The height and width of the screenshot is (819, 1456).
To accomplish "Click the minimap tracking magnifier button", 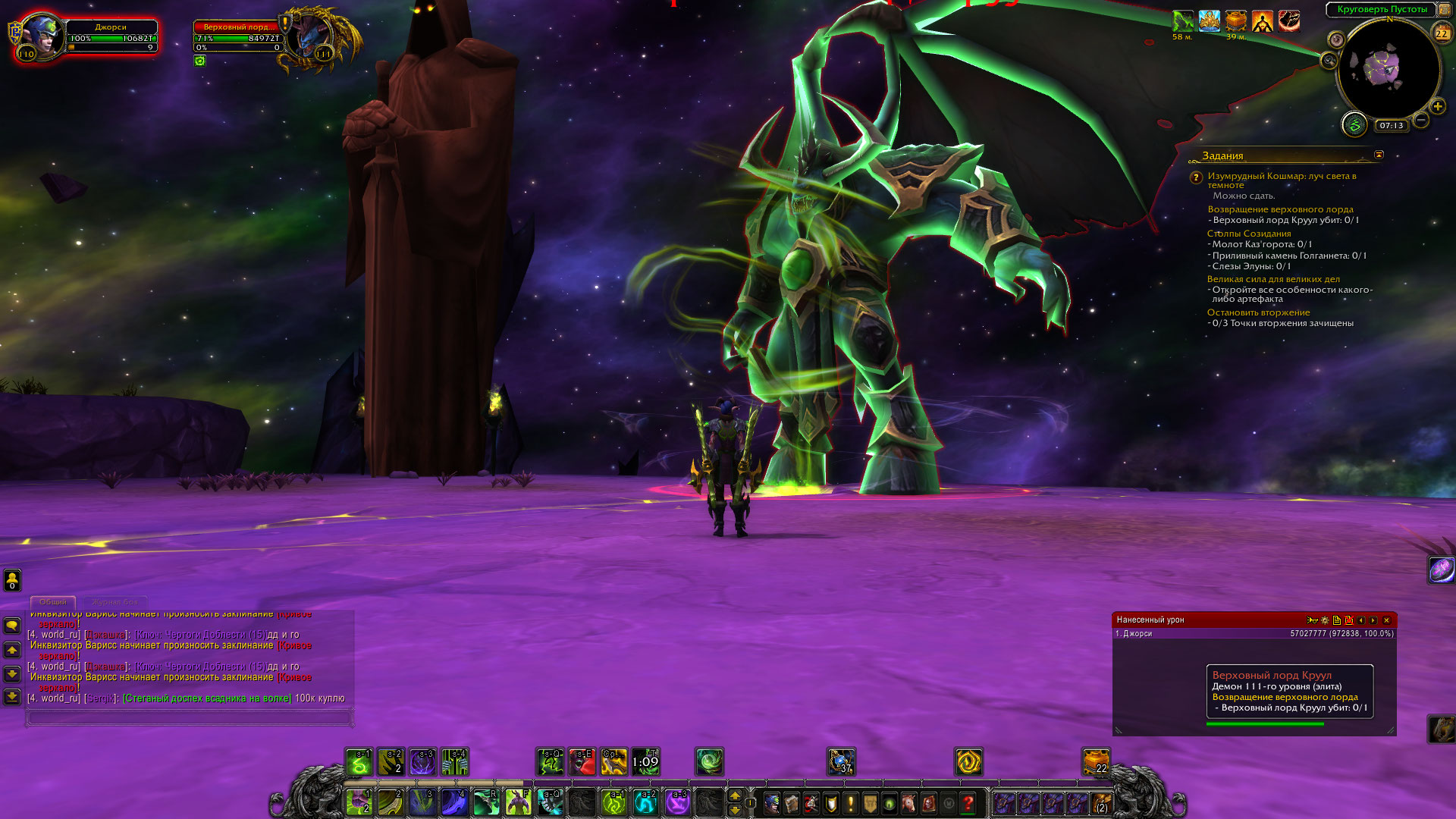I will pyautogui.click(x=1329, y=61).
